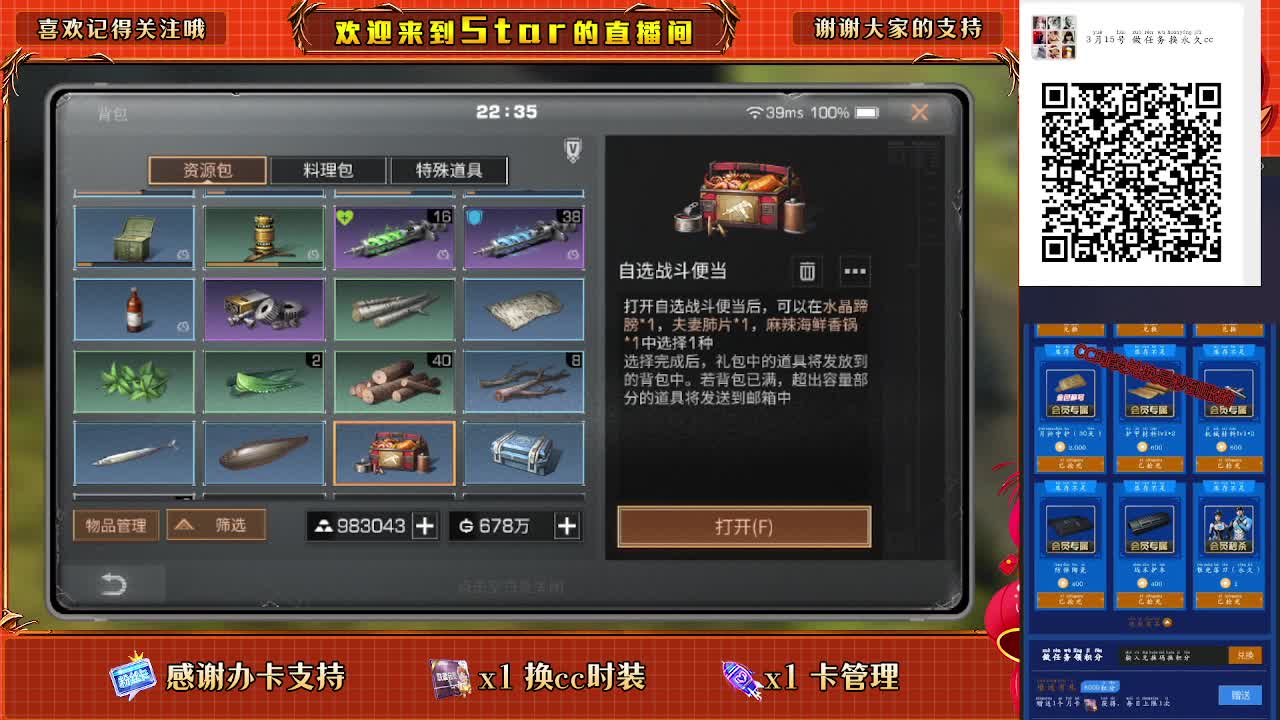Expand the 筛选 filter panel
Viewport: 1280px width, 720px height.
(x=215, y=525)
